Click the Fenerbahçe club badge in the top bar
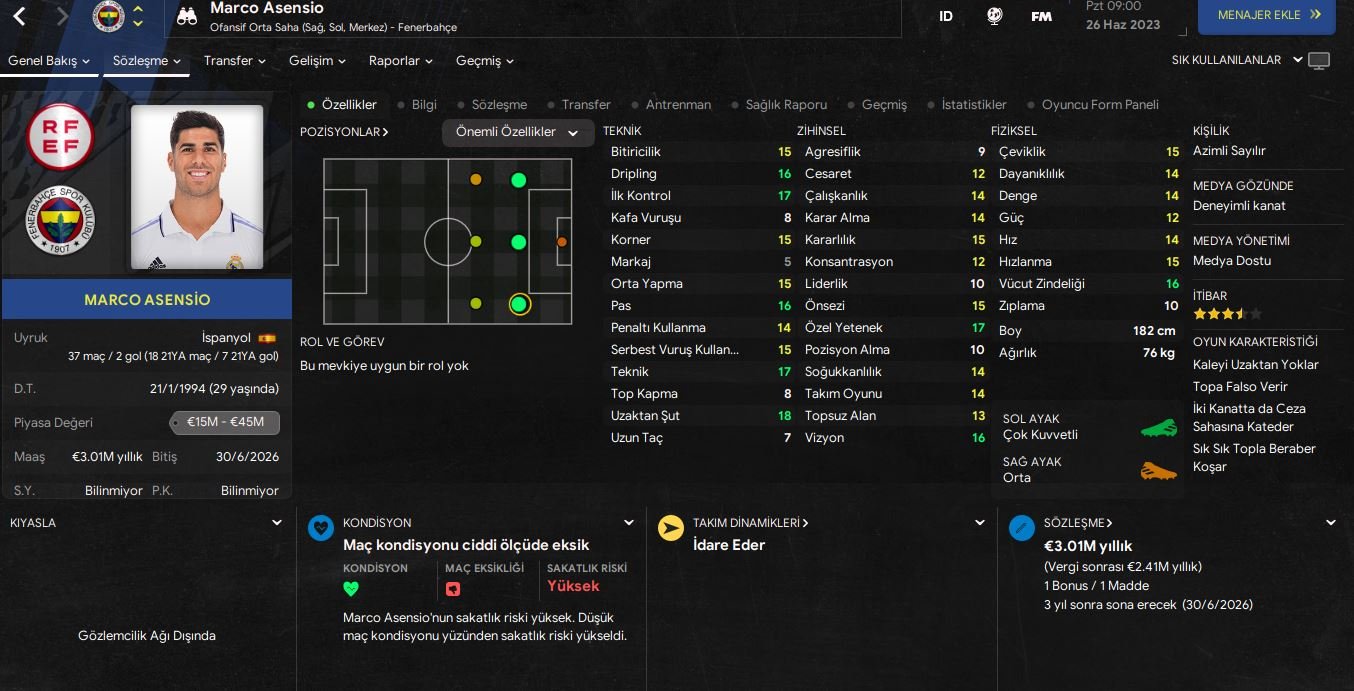This screenshot has height=691, width=1354. (x=108, y=16)
